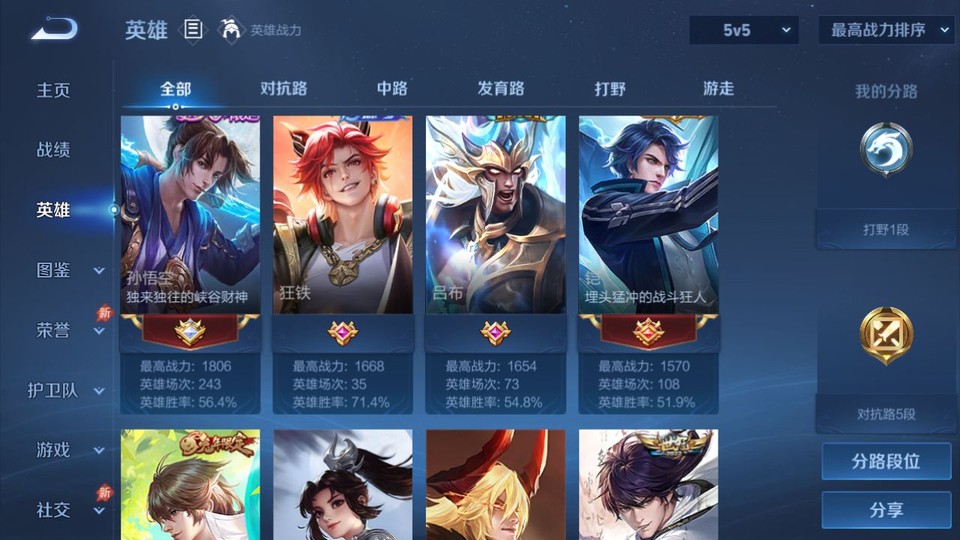Image resolution: width=960 pixels, height=540 pixels.
Task: Expand the 荣誉 honor menu
Action: point(68,330)
